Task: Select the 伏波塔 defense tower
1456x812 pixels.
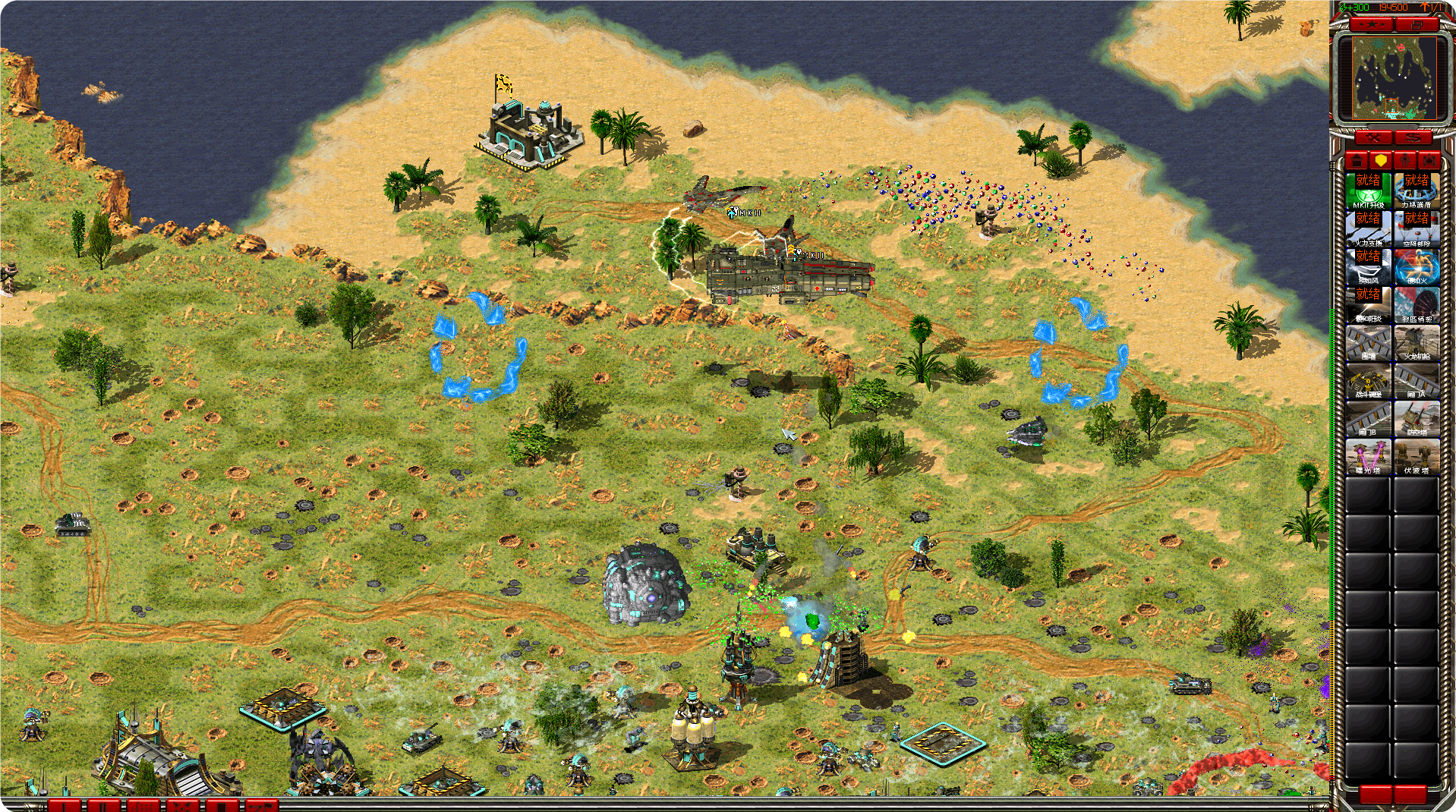Action: point(1416,456)
